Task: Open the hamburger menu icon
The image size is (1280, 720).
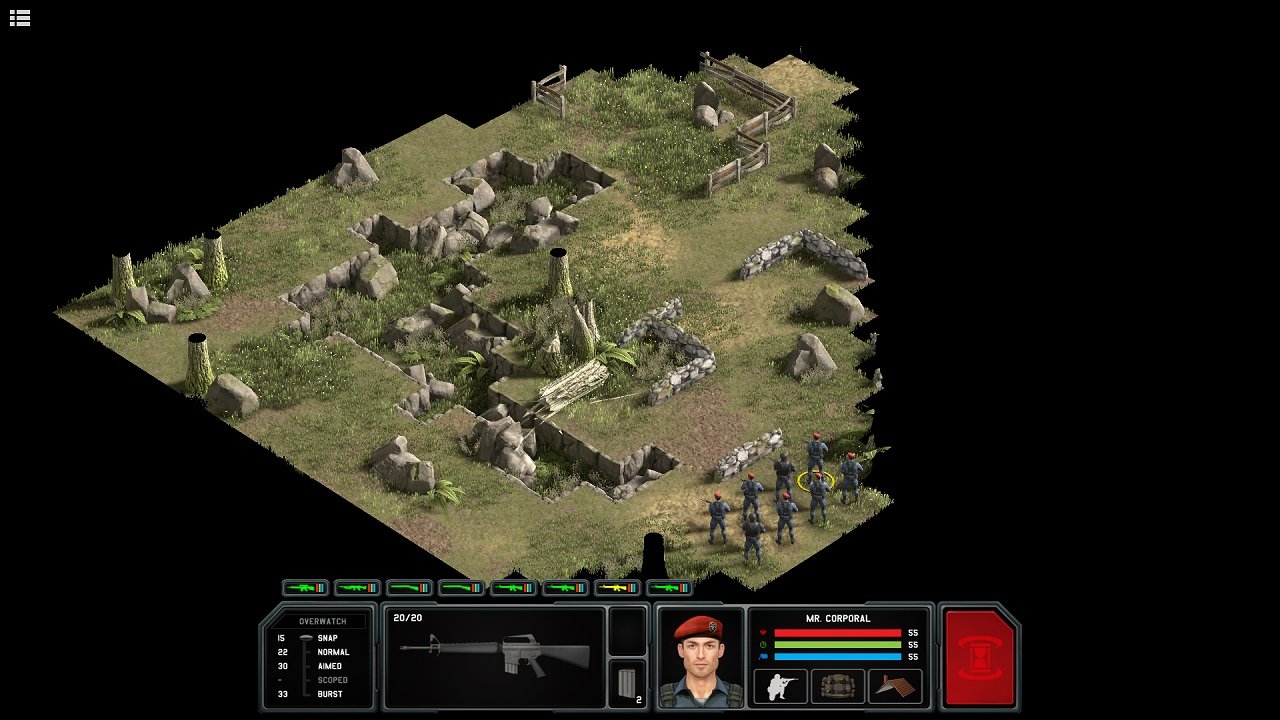Action: click(x=20, y=18)
